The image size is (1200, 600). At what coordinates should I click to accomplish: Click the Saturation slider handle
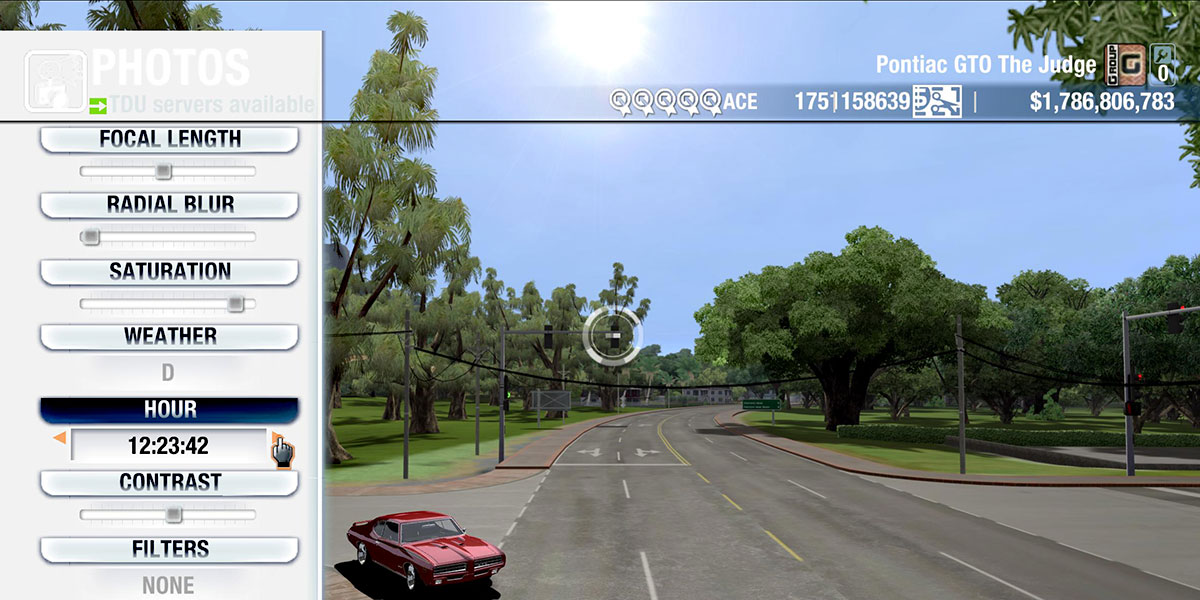click(235, 303)
